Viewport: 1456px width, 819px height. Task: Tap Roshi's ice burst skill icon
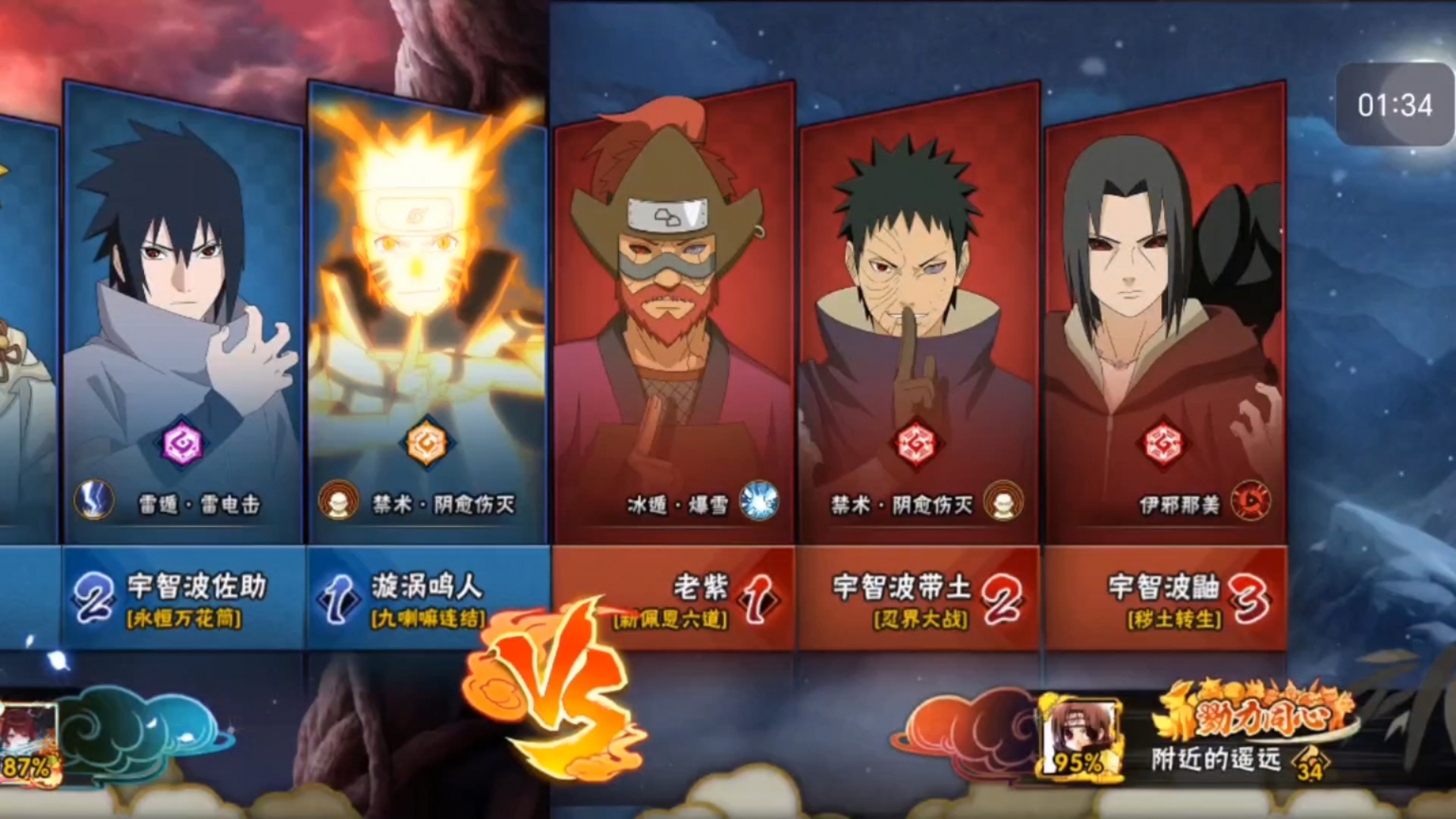pyautogui.click(x=759, y=501)
